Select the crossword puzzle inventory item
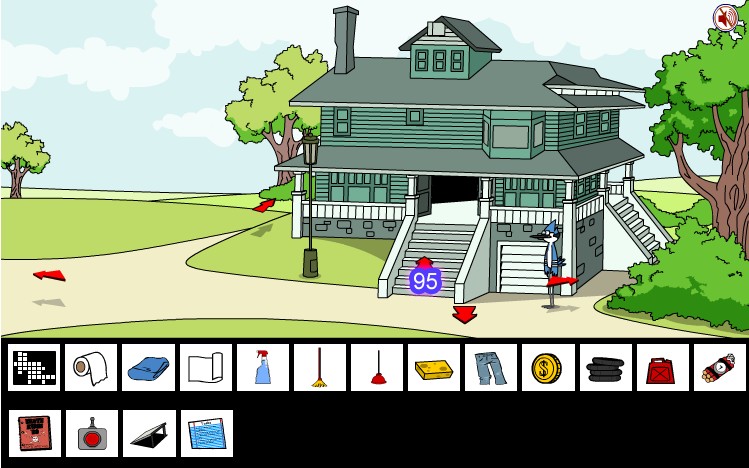 tap(35, 368)
